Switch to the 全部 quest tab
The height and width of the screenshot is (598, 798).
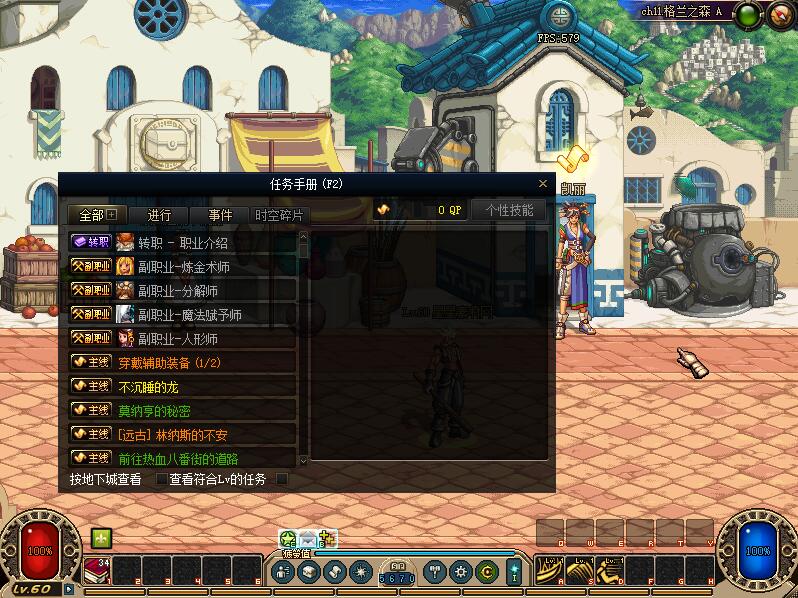(x=98, y=215)
